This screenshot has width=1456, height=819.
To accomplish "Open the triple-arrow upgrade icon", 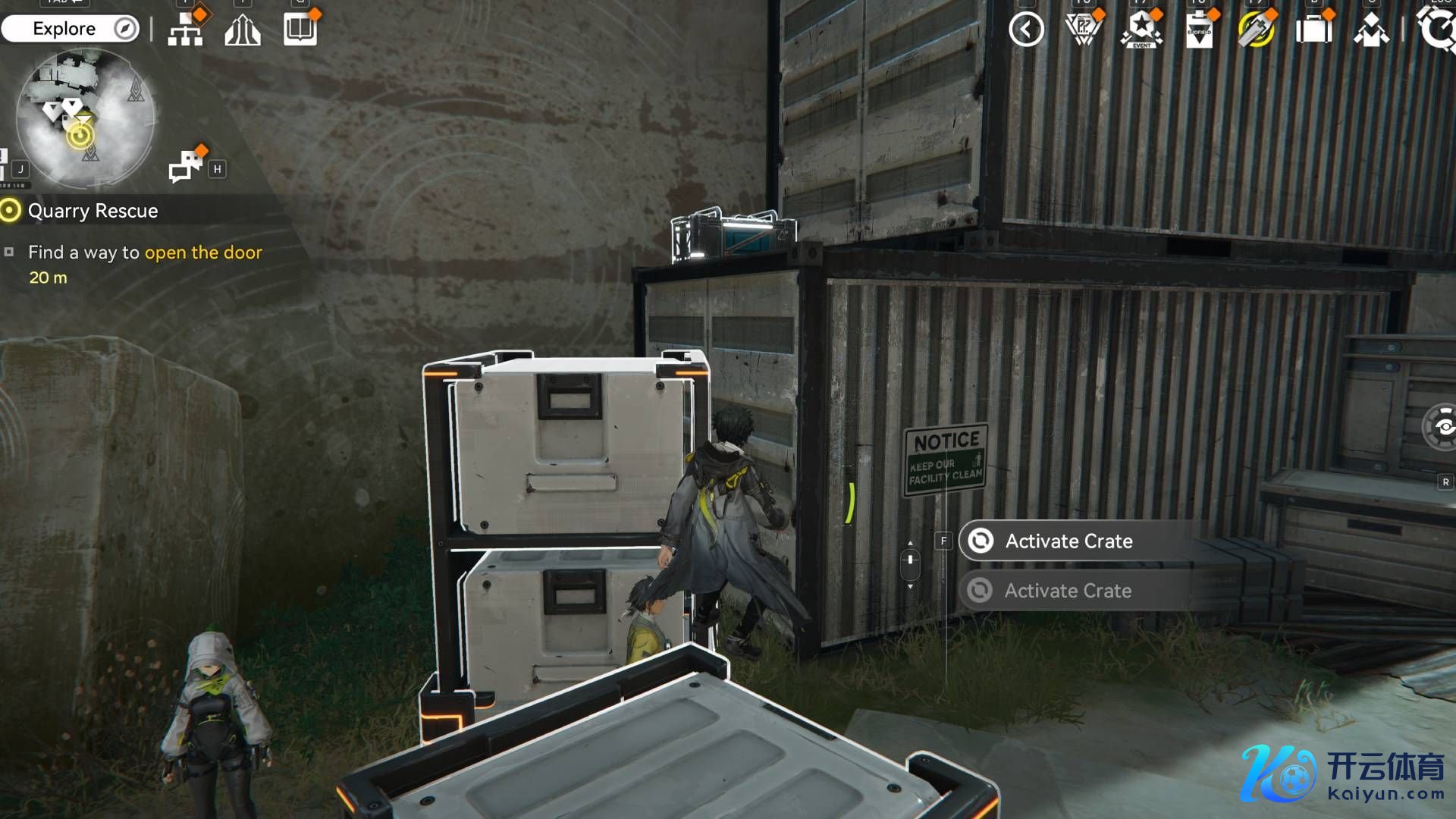I will [243, 30].
